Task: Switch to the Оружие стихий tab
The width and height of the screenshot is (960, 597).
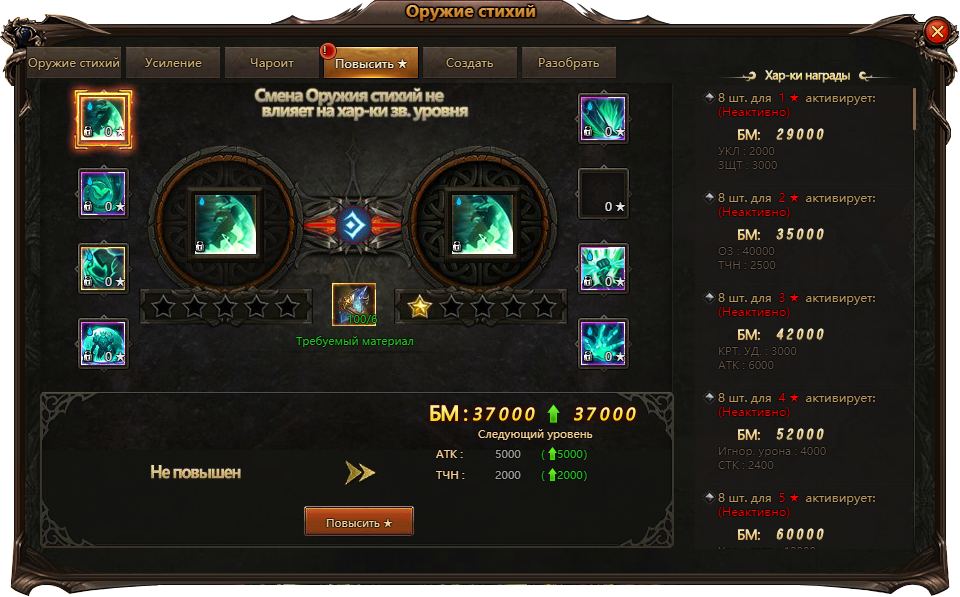Action: [x=74, y=63]
